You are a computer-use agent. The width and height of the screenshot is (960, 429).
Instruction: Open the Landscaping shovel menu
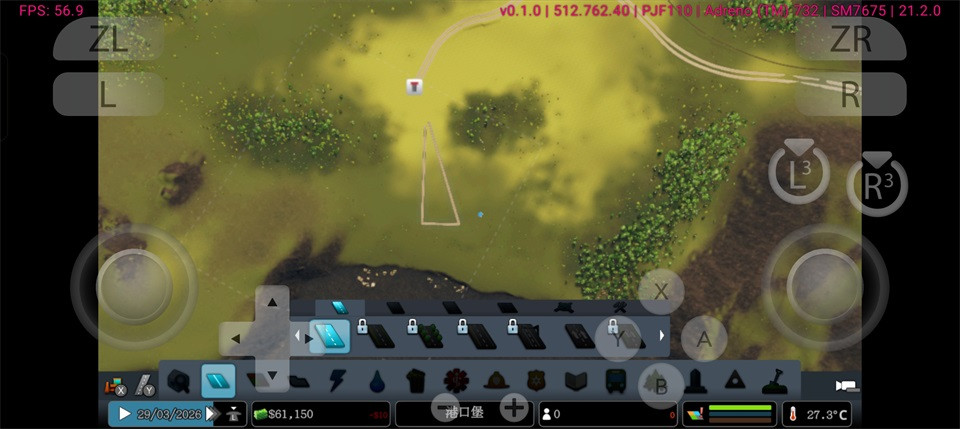775,381
